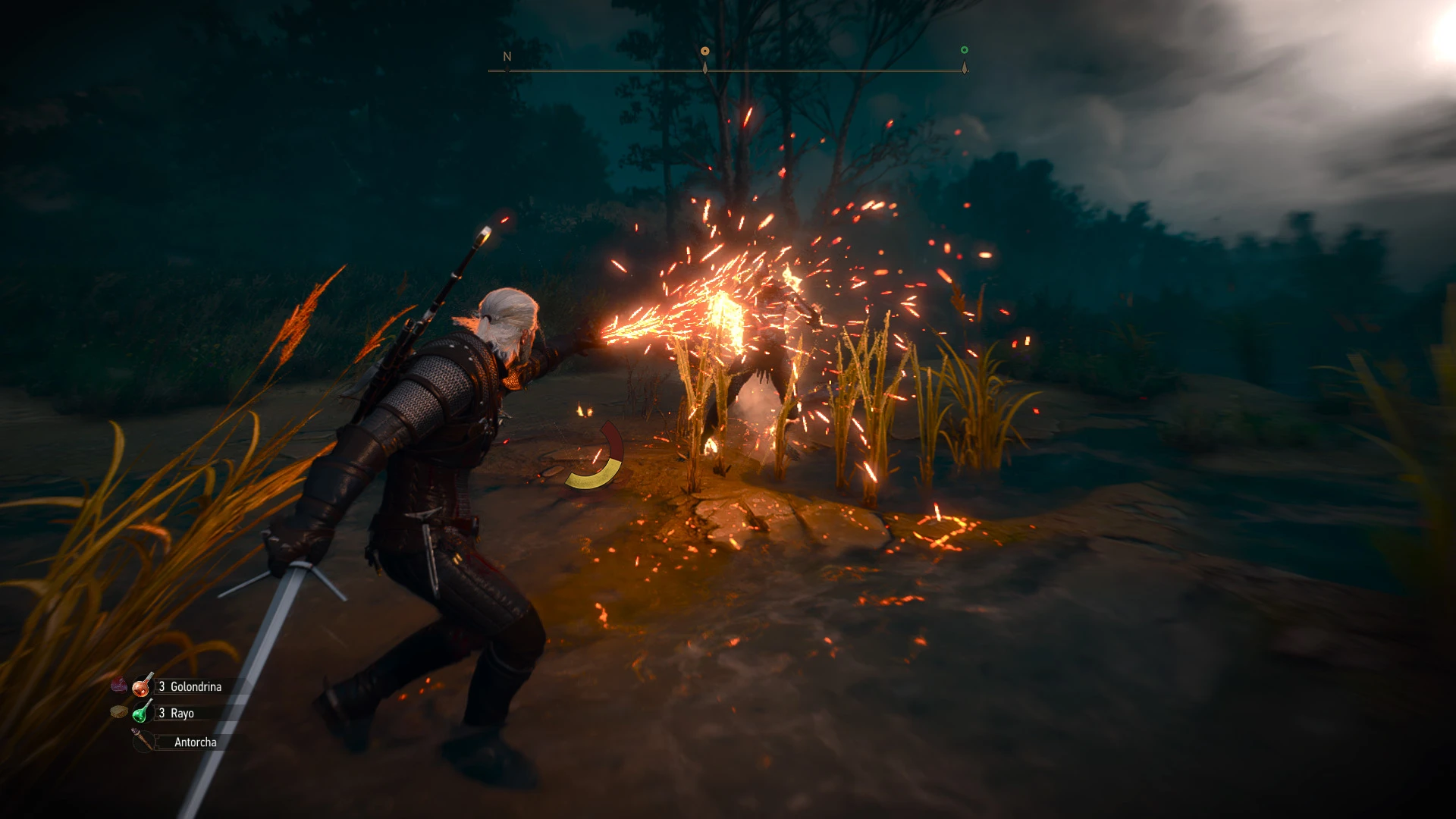Equip the Antorcha torch quick slot
1456x819 pixels.
(143, 741)
